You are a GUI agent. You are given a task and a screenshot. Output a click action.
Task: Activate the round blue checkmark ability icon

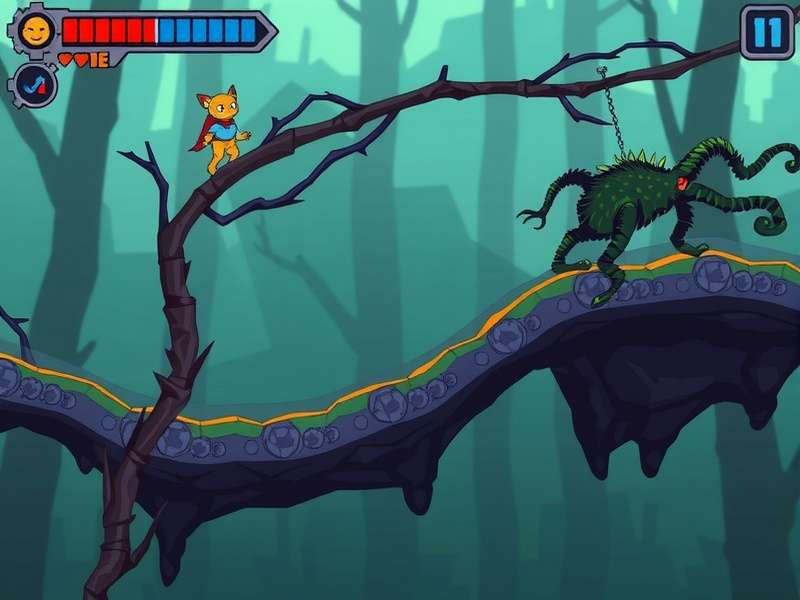(x=36, y=85)
